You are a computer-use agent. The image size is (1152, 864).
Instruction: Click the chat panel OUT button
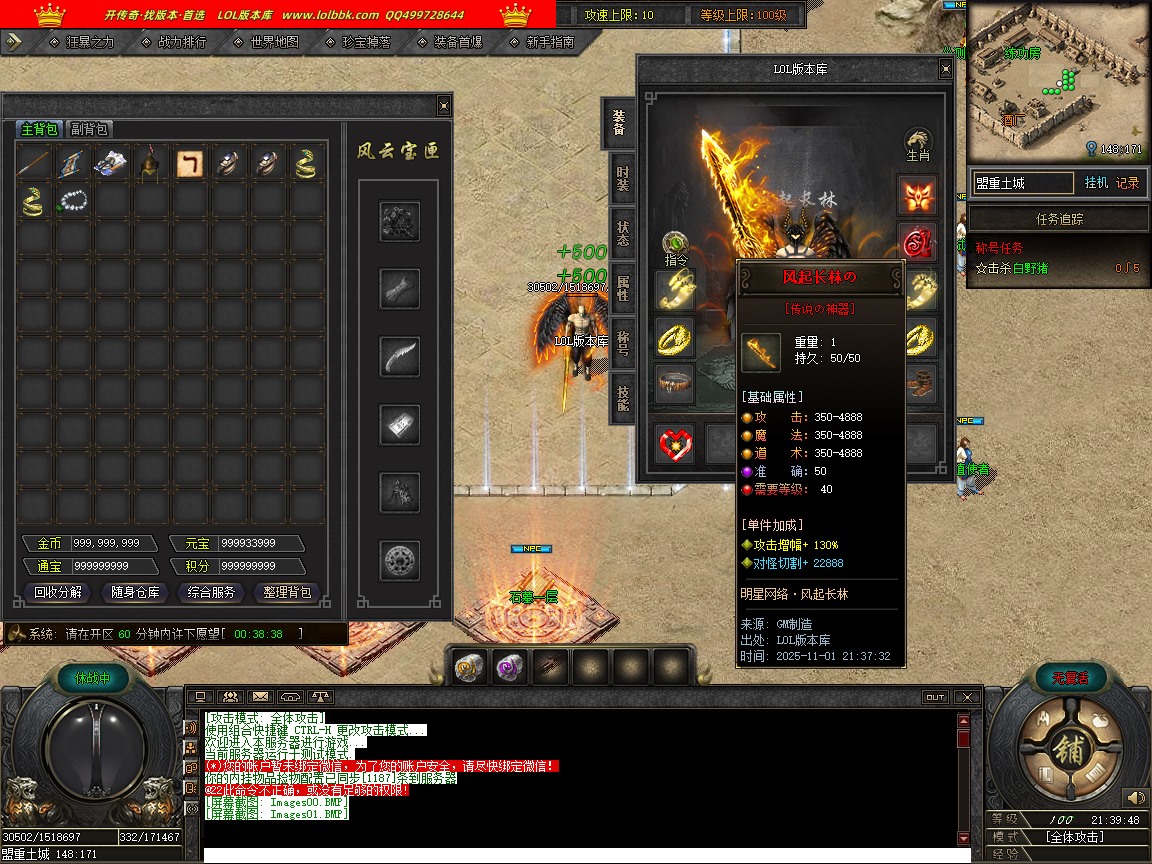[x=935, y=697]
